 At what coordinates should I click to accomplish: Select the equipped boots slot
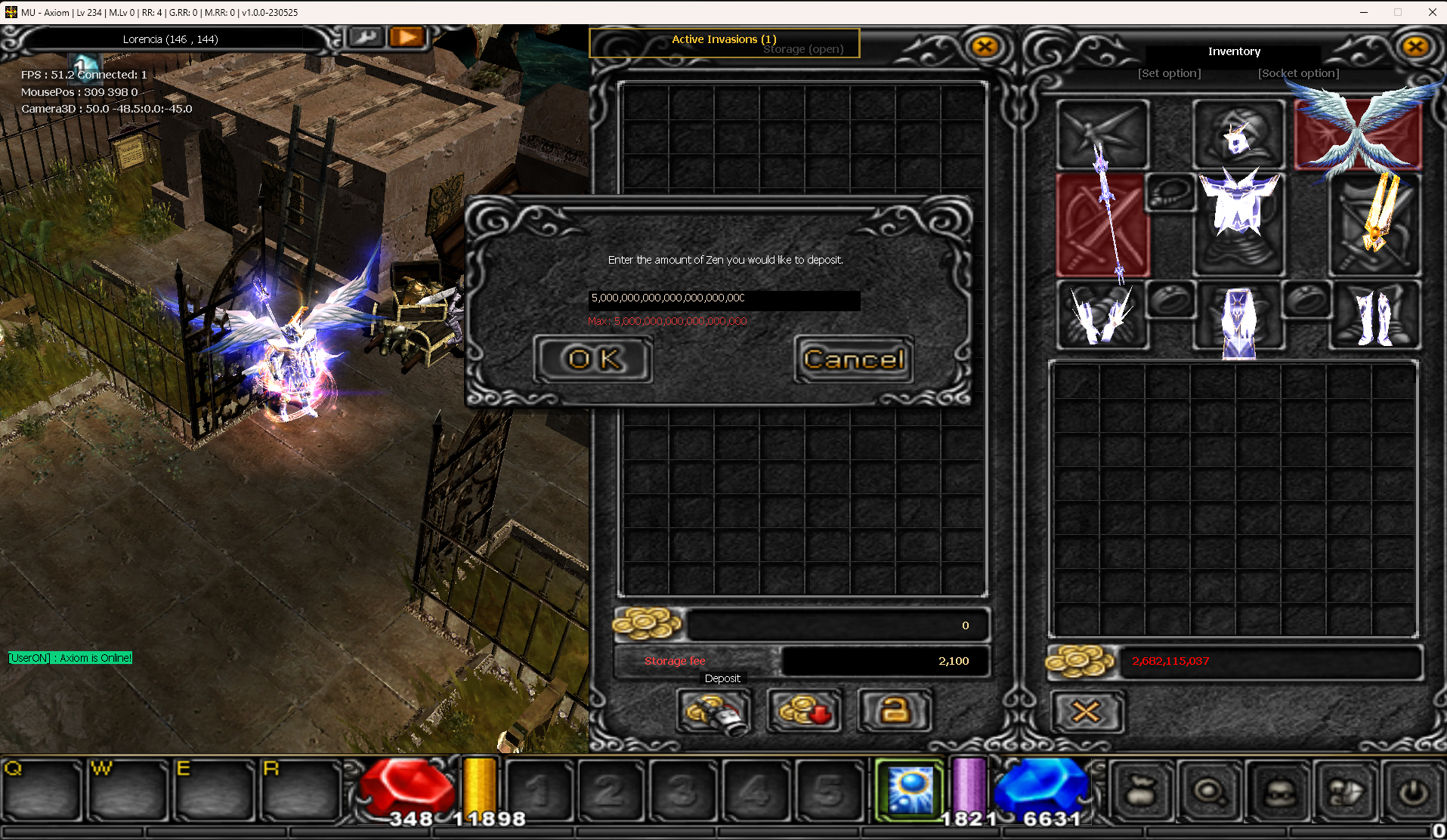1374,316
